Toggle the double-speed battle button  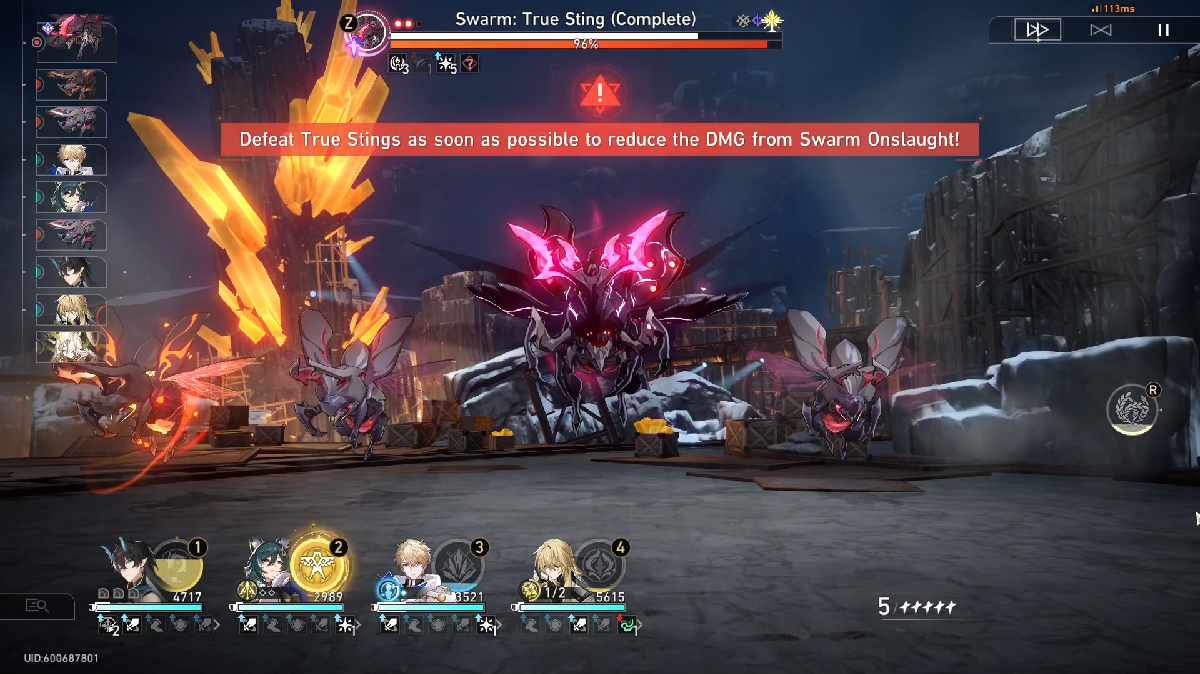click(x=1037, y=30)
